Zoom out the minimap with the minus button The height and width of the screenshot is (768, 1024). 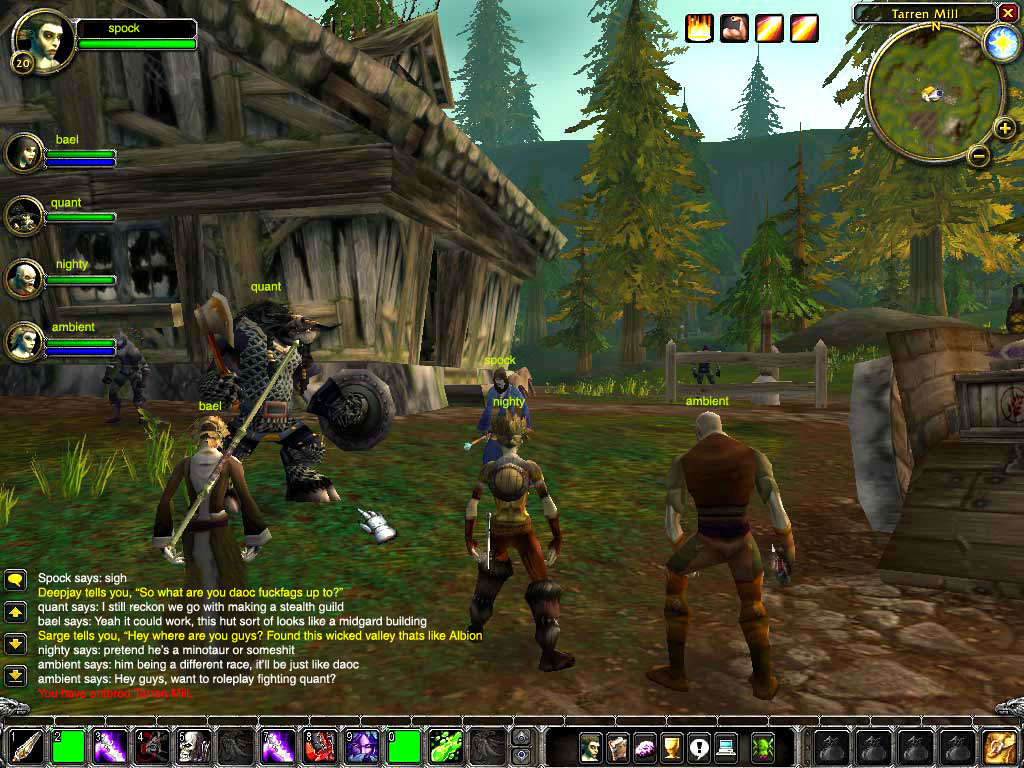[979, 155]
